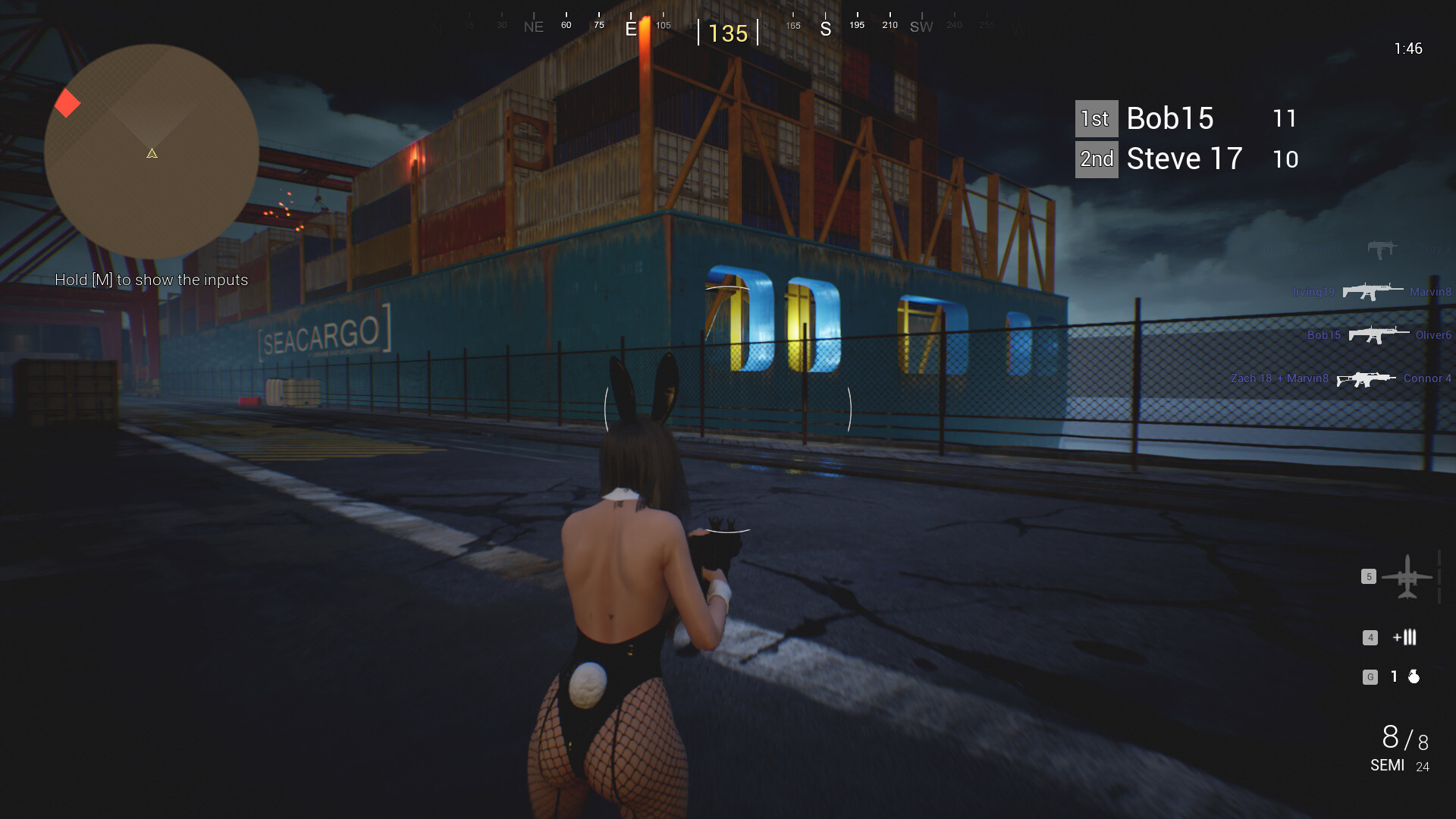Click the SMG icon in the top killfeed entry
Viewport: 1456px width, 819px height.
tap(1381, 248)
